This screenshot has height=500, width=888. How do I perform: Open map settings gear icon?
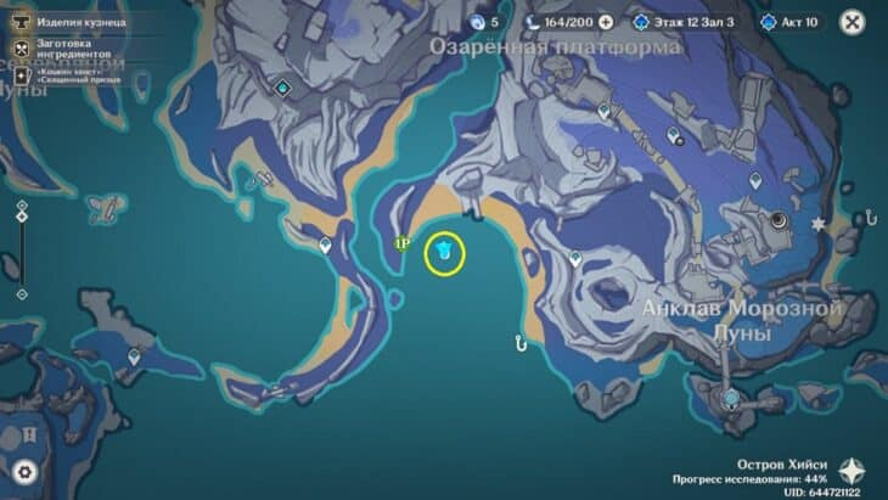[24, 472]
